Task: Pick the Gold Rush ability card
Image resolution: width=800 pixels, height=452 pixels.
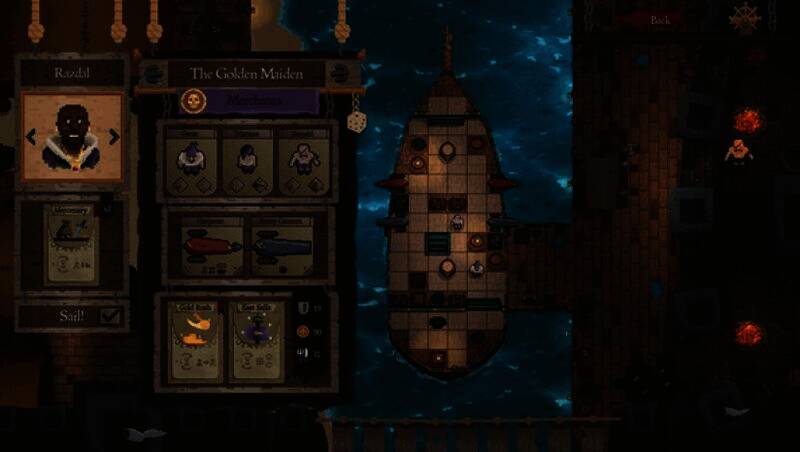Action: [195, 339]
